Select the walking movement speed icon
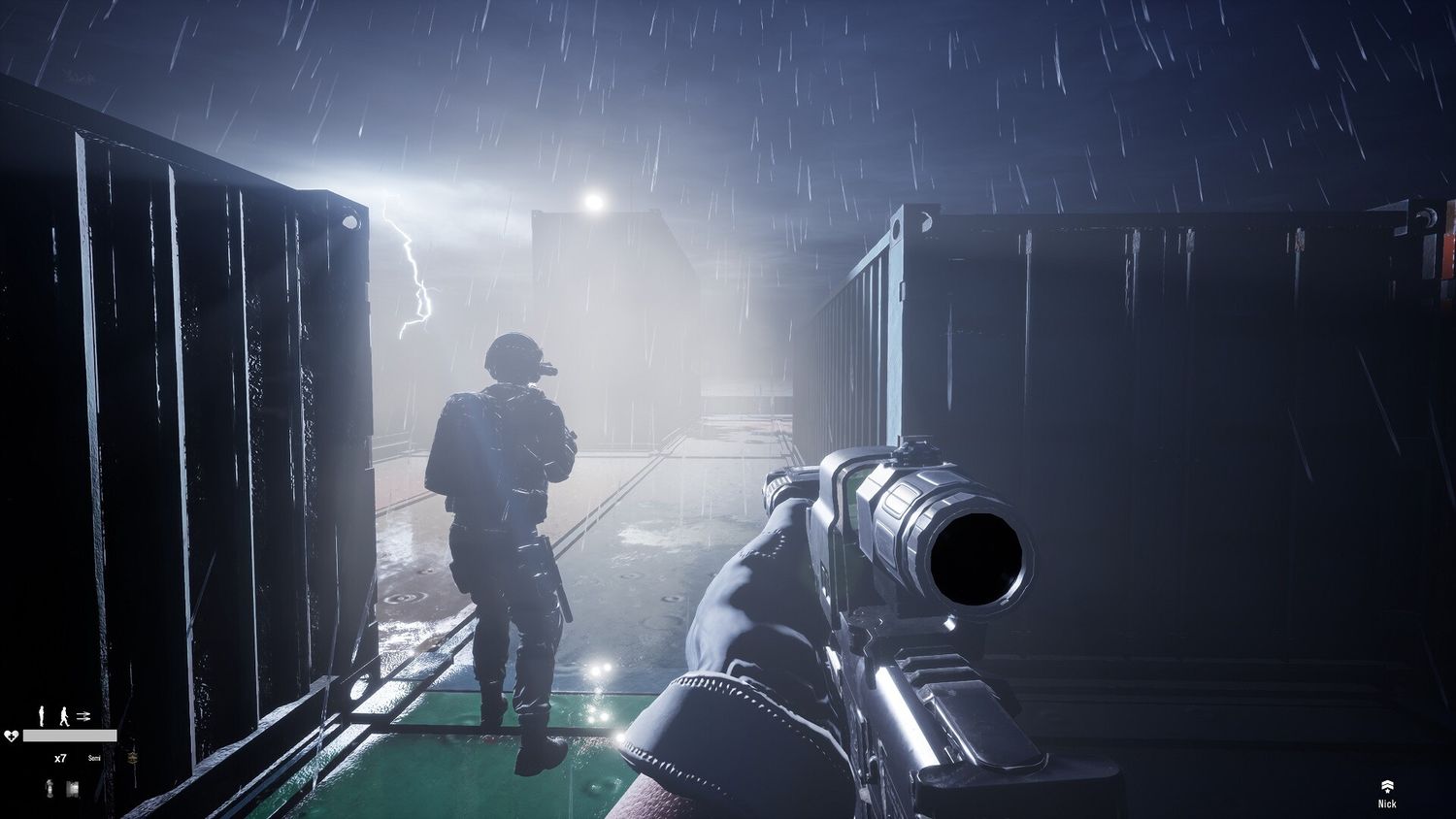1456x819 pixels. [64, 716]
